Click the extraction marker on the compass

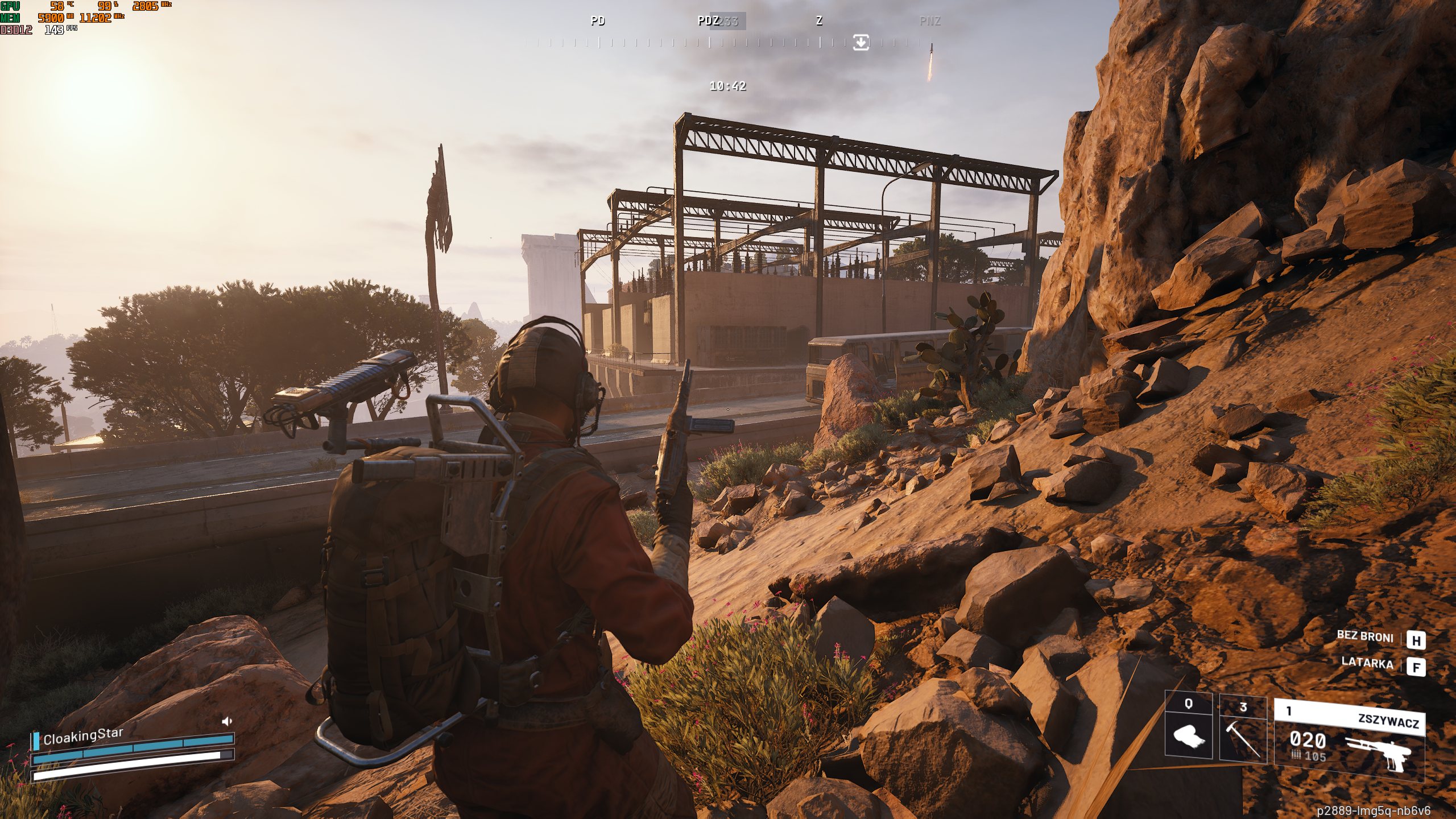(861, 42)
